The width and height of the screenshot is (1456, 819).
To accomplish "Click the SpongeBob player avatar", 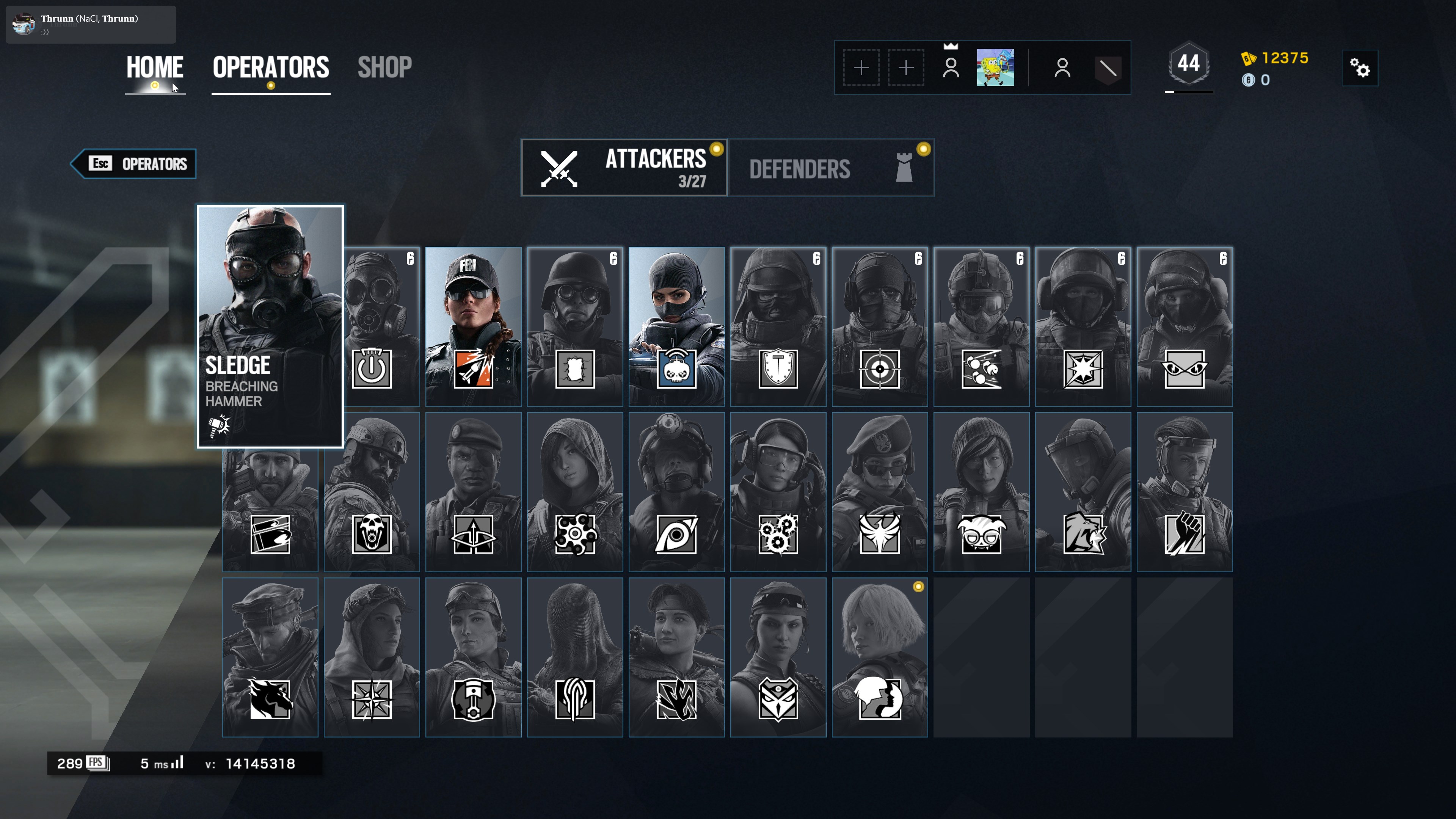I will point(995,68).
